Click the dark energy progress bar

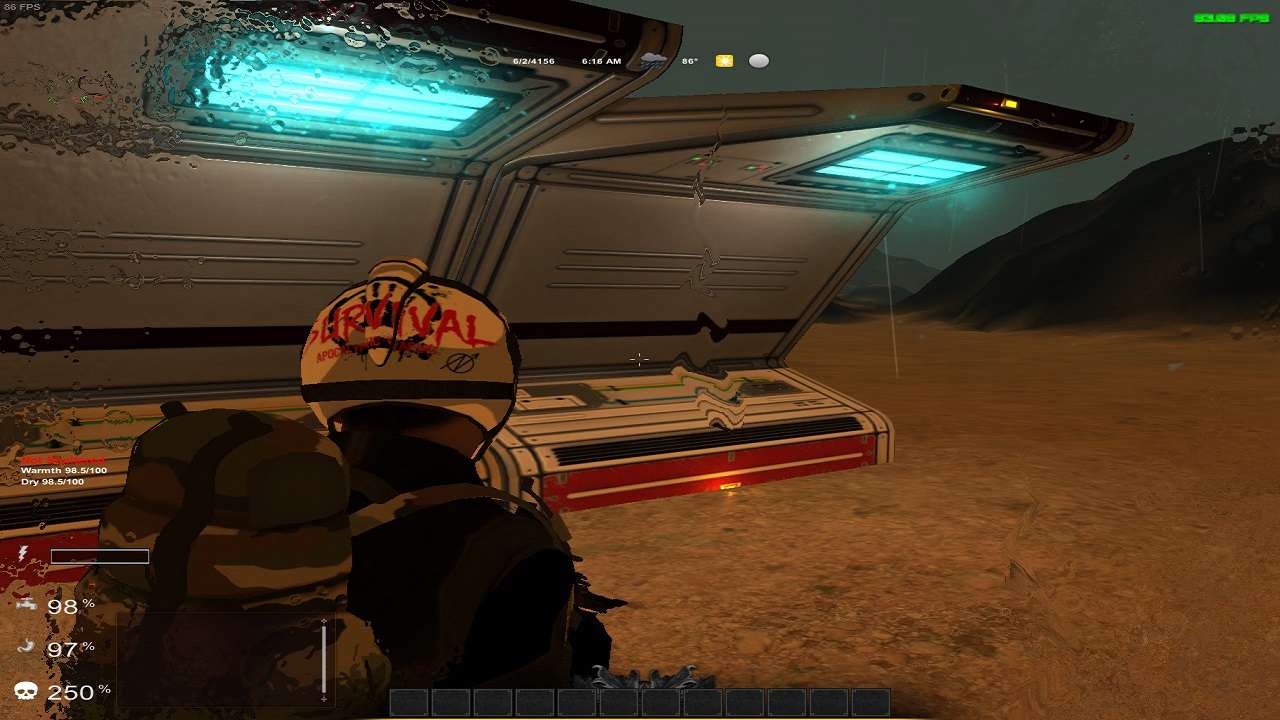tap(98, 556)
